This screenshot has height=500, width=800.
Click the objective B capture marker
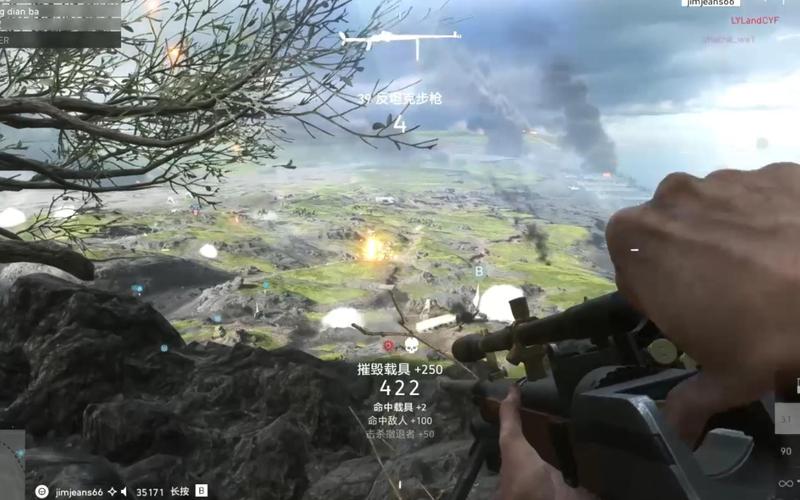[x=479, y=271]
